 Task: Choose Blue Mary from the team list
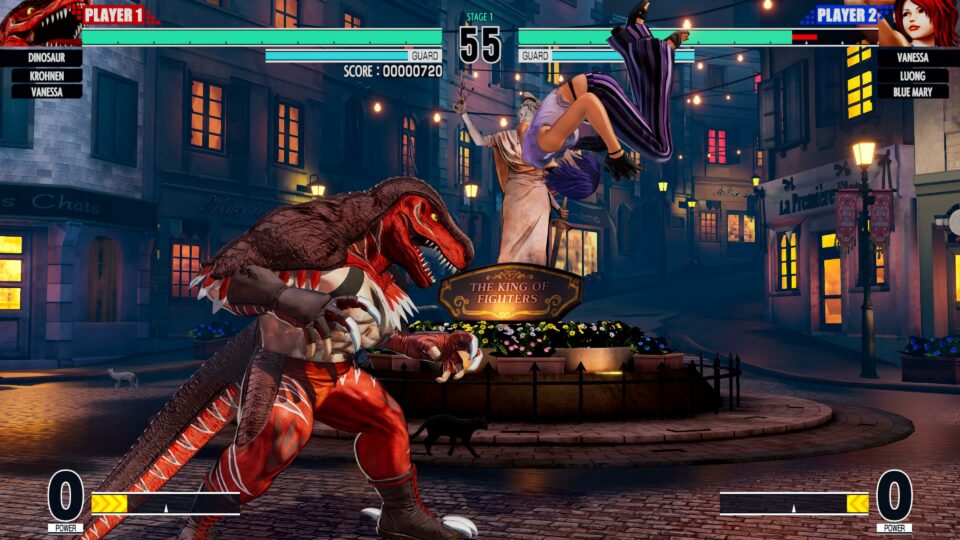[x=912, y=91]
